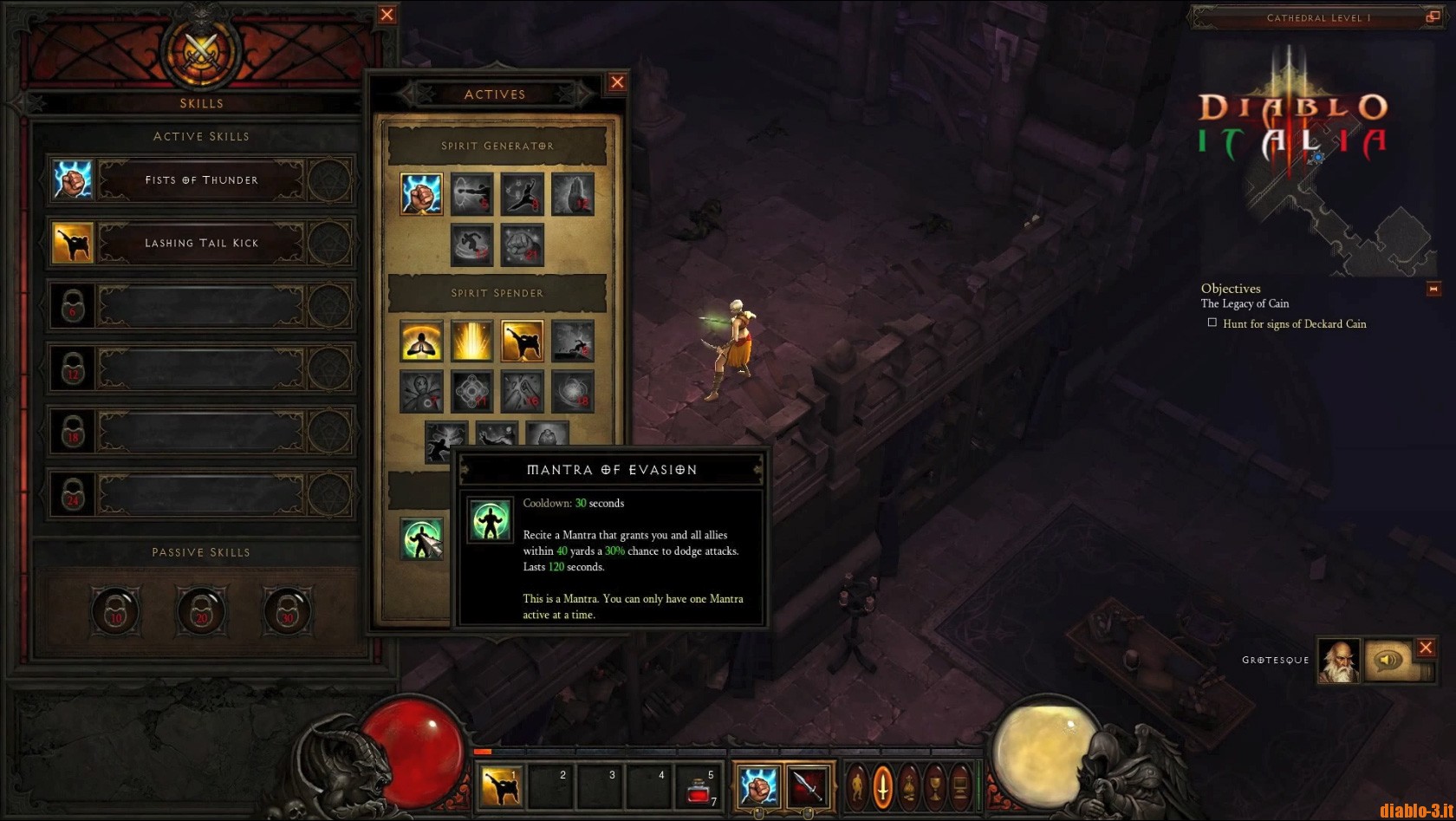Select the Mantra of Evasion skill icon

pos(421,538)
